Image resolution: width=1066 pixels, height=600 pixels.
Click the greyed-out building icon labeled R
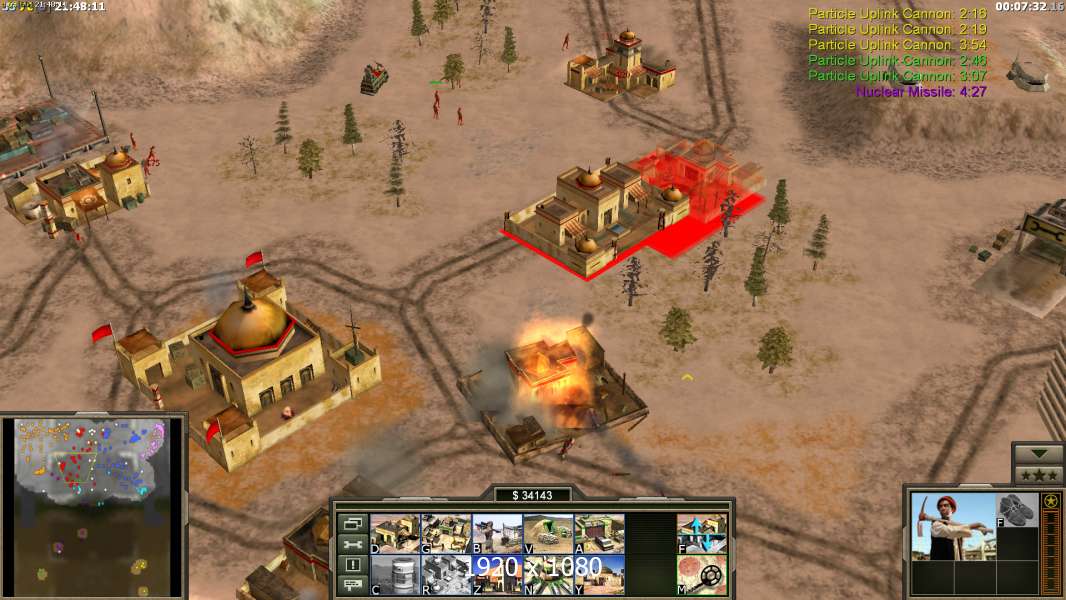click(446, 574)
